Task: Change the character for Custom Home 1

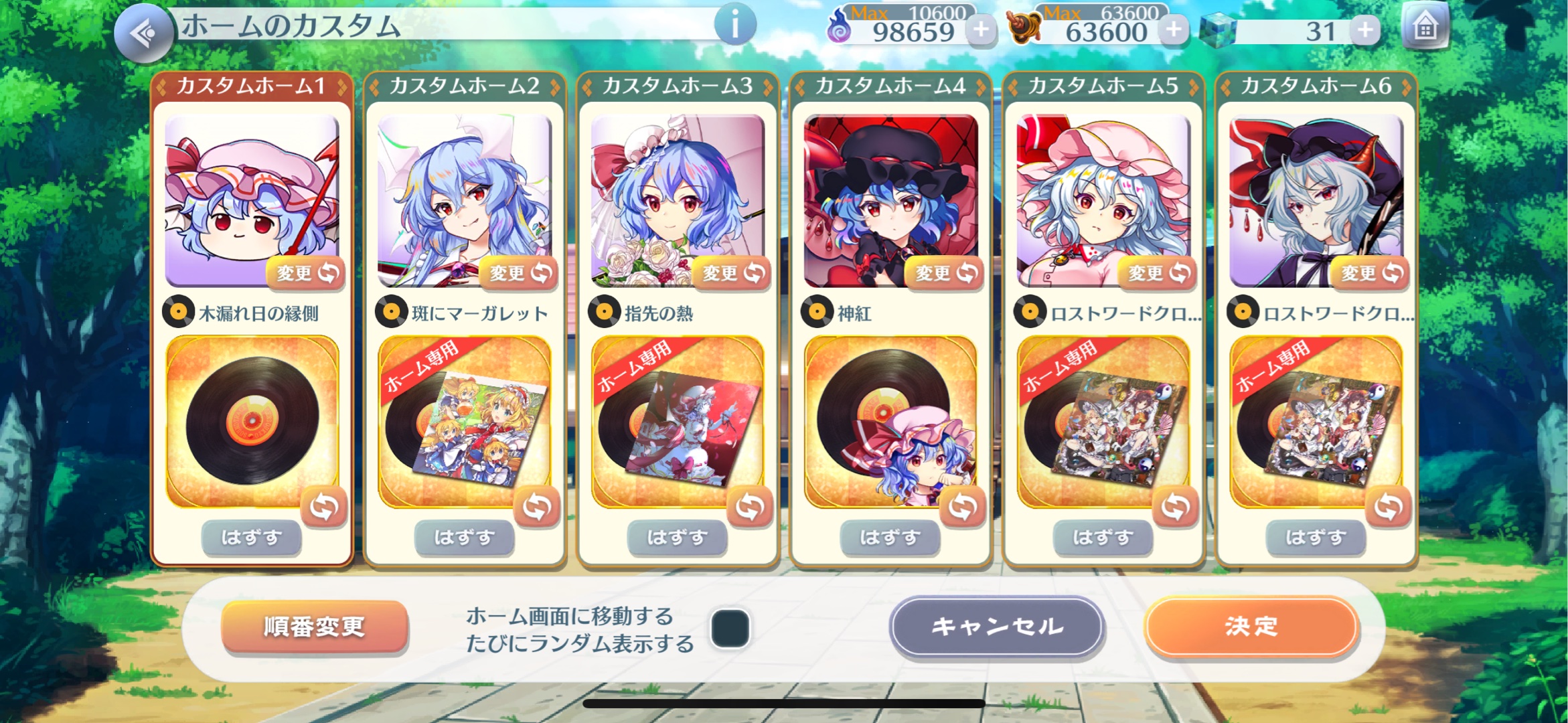Action: click(306, 273)
